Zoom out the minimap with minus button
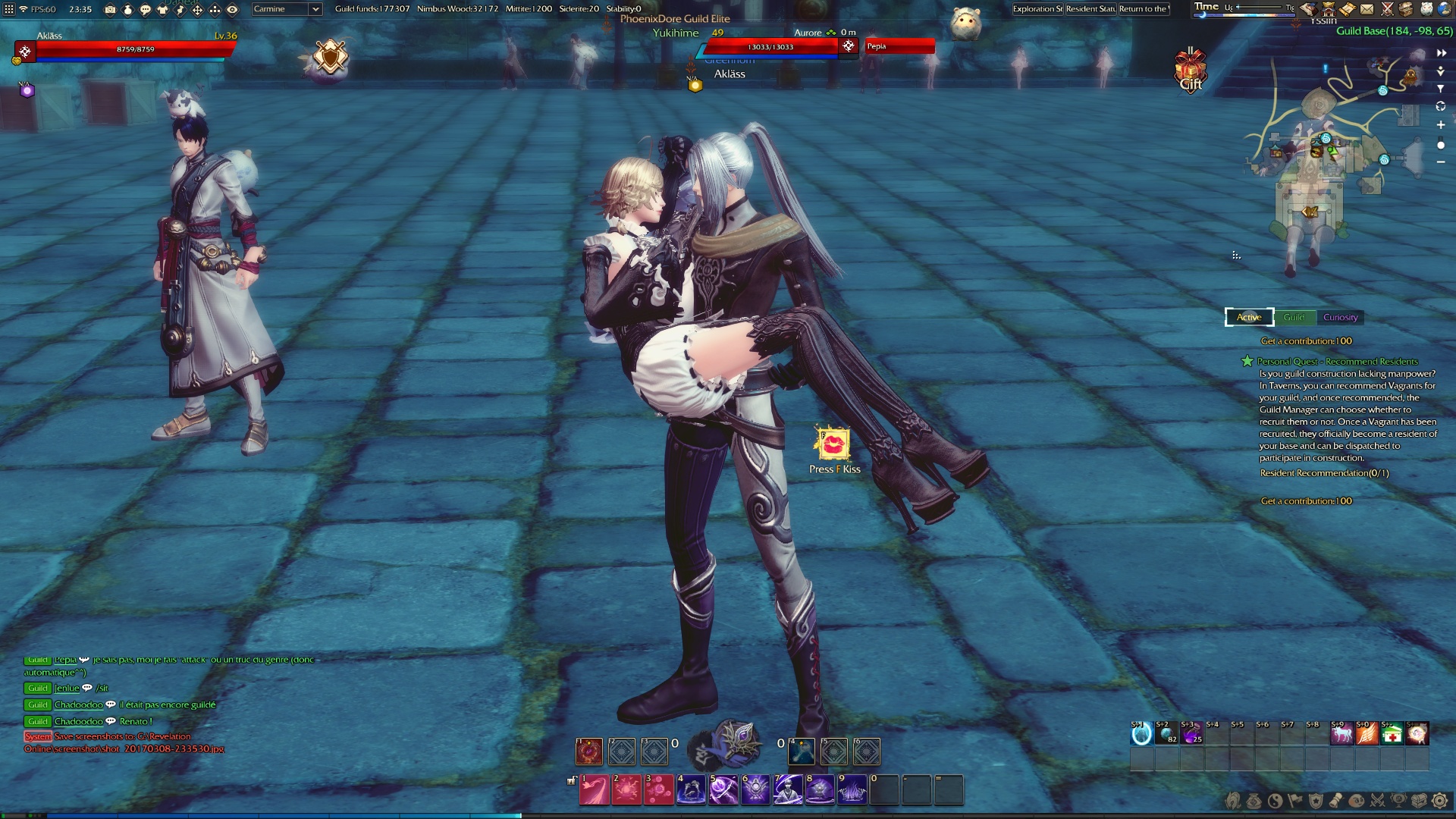 pyautogui.click(x=1441, y=162)
